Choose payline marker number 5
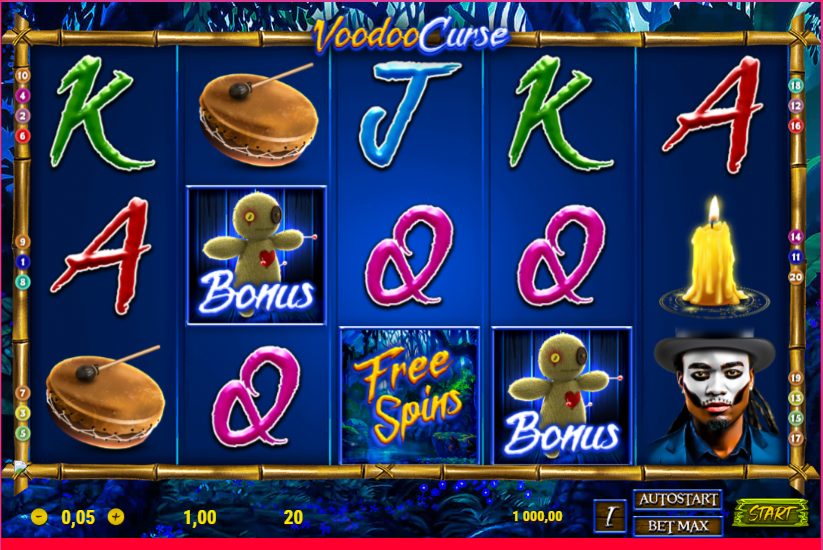823x550 pixels. tap(22, 433)
